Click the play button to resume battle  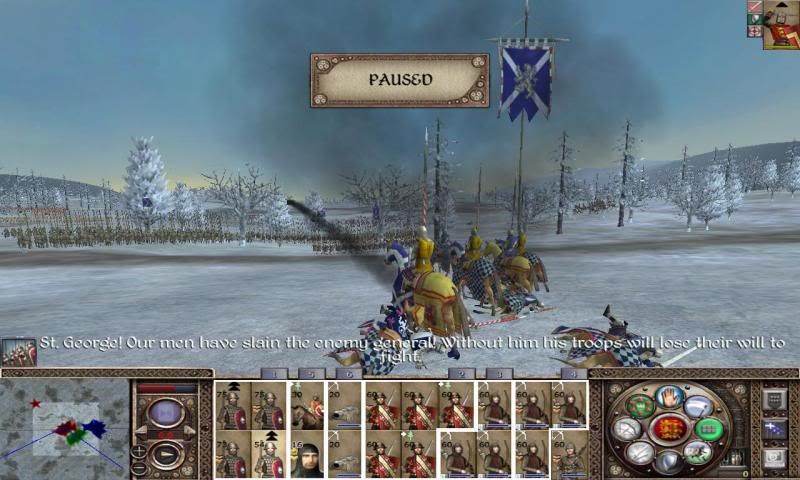click(164, 456)
